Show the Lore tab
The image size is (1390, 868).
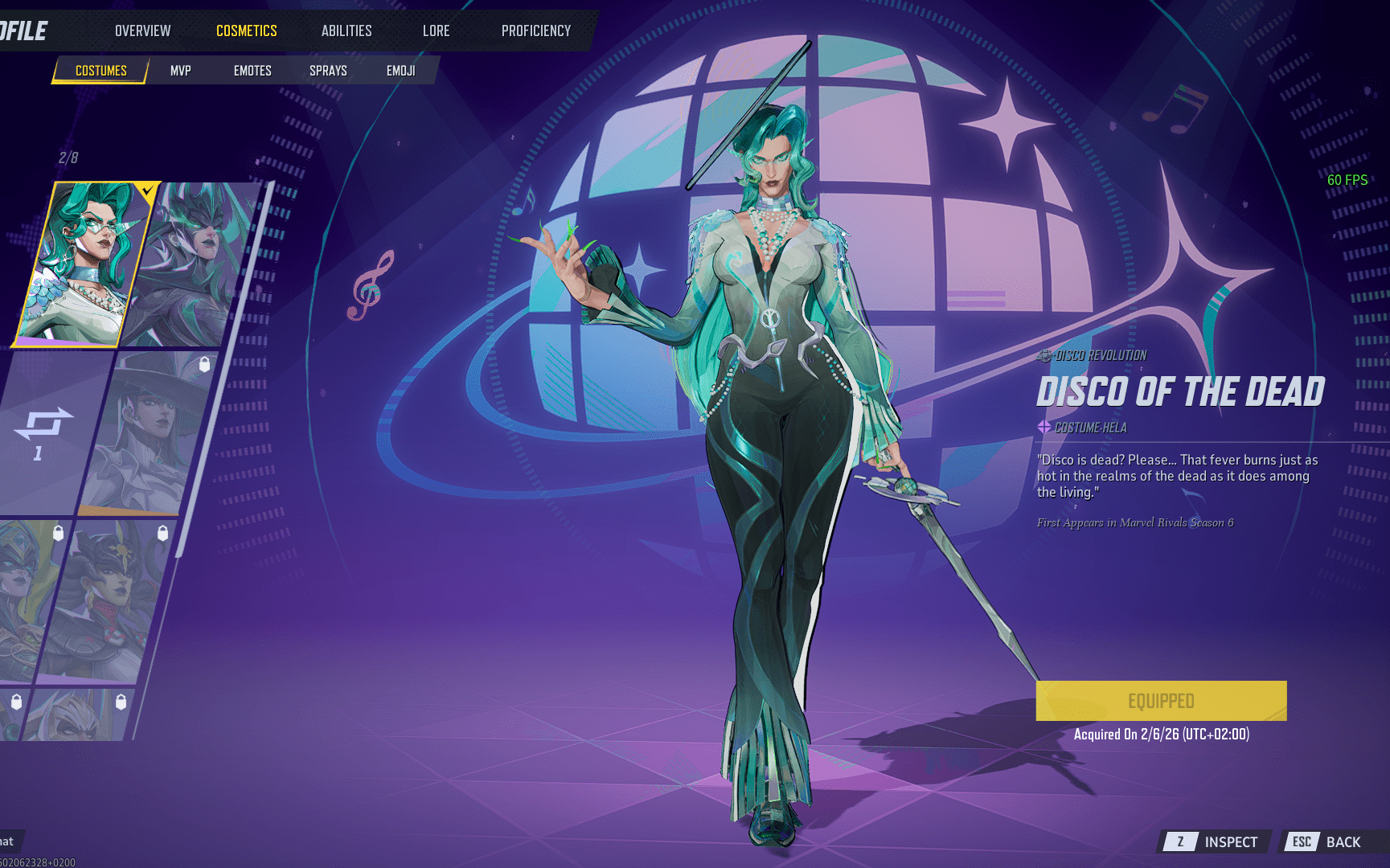tap(436, 31)
